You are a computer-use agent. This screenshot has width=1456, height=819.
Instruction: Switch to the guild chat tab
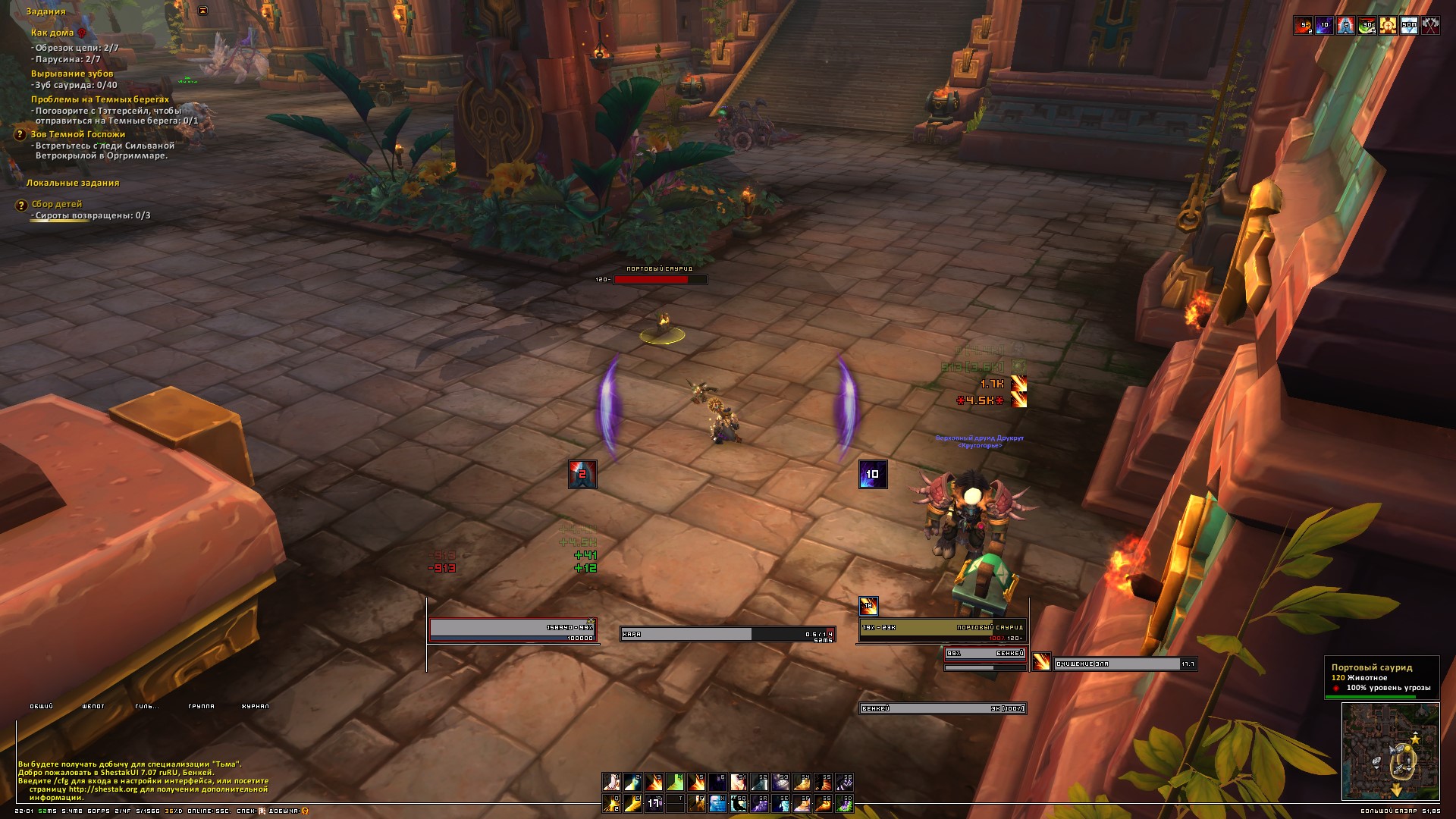[146, 706]
